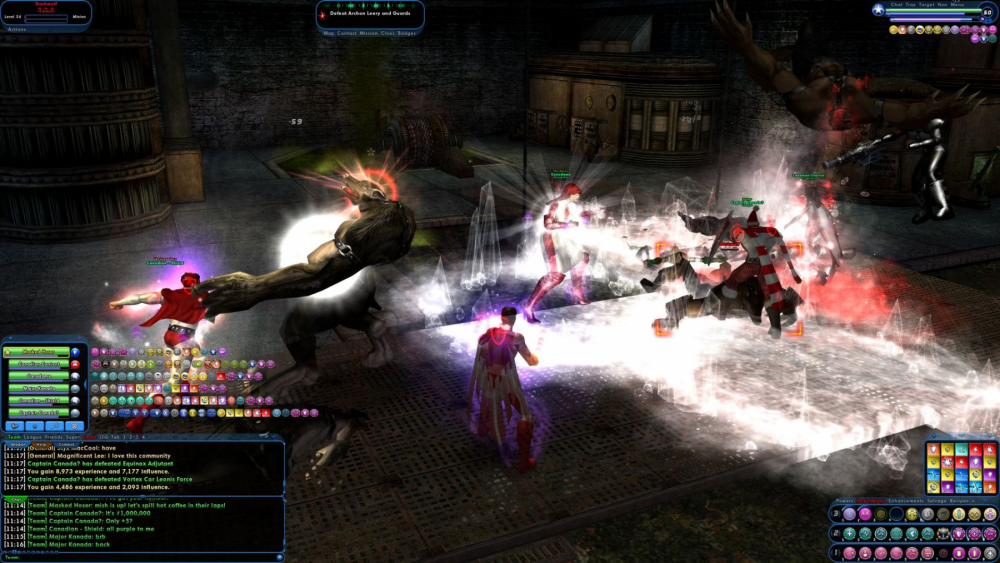This screenshot has height=563, width=1000.
Task: Open the top-right Menu option
Action: coord(957,5)
